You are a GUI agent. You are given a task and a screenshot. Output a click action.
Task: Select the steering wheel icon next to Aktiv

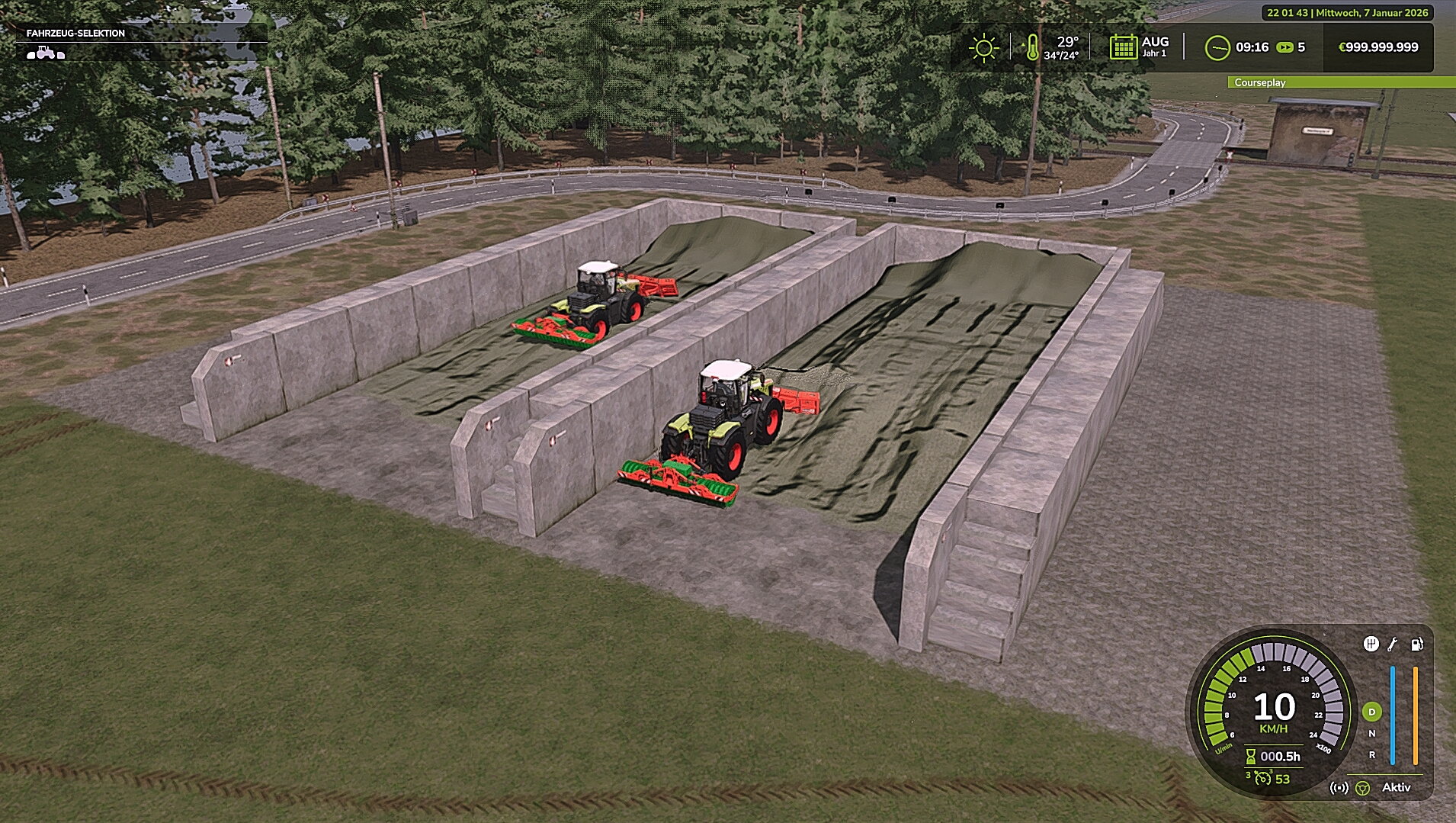[1363, 789]
